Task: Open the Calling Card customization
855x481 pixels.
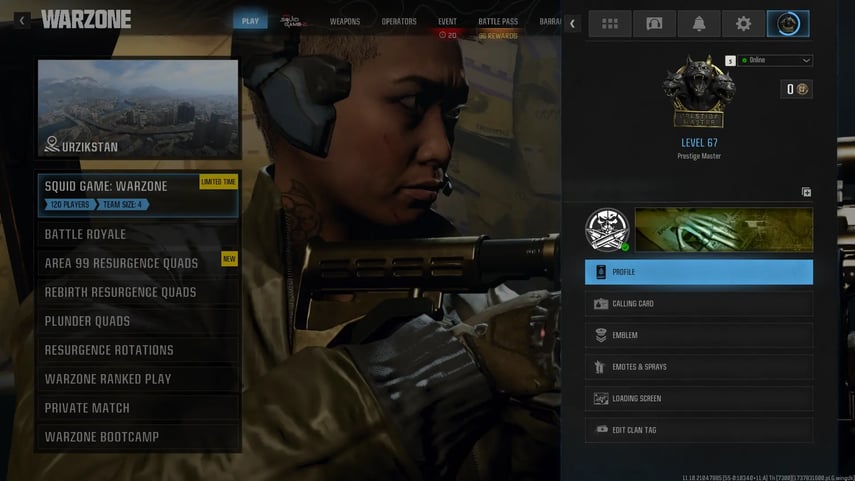Action: click(x=699, y=303)
